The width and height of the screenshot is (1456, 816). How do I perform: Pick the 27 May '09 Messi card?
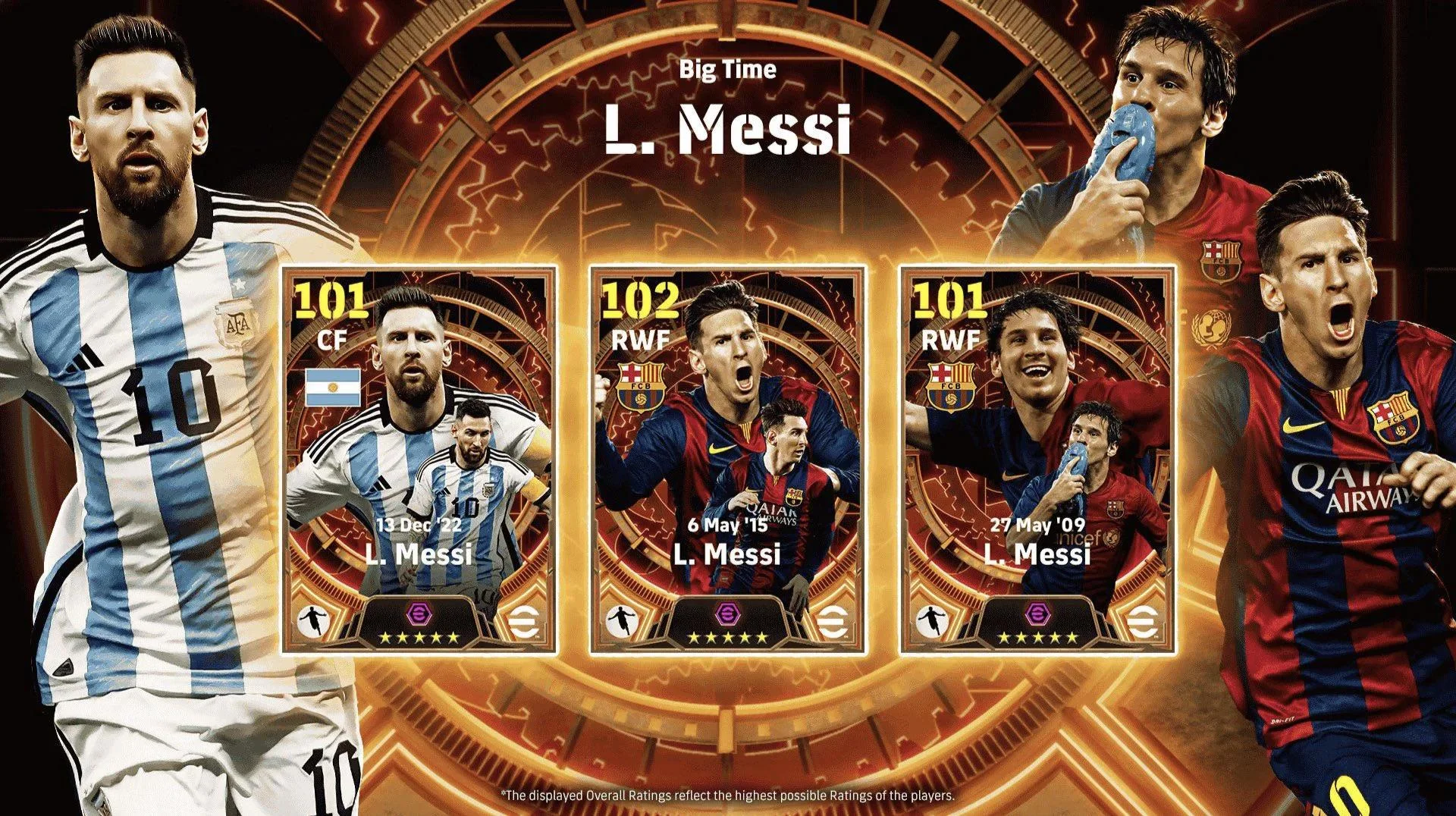click(x=1037, y=460)
